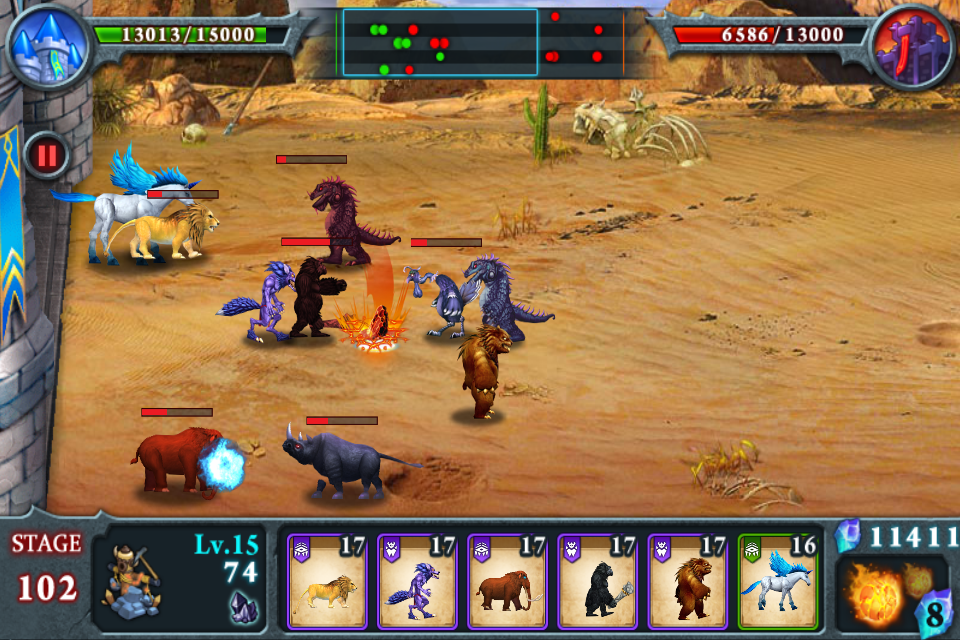Select the brown mammoth unit card
The height and width of the screenshot is (640, 960).
(507, 582)
